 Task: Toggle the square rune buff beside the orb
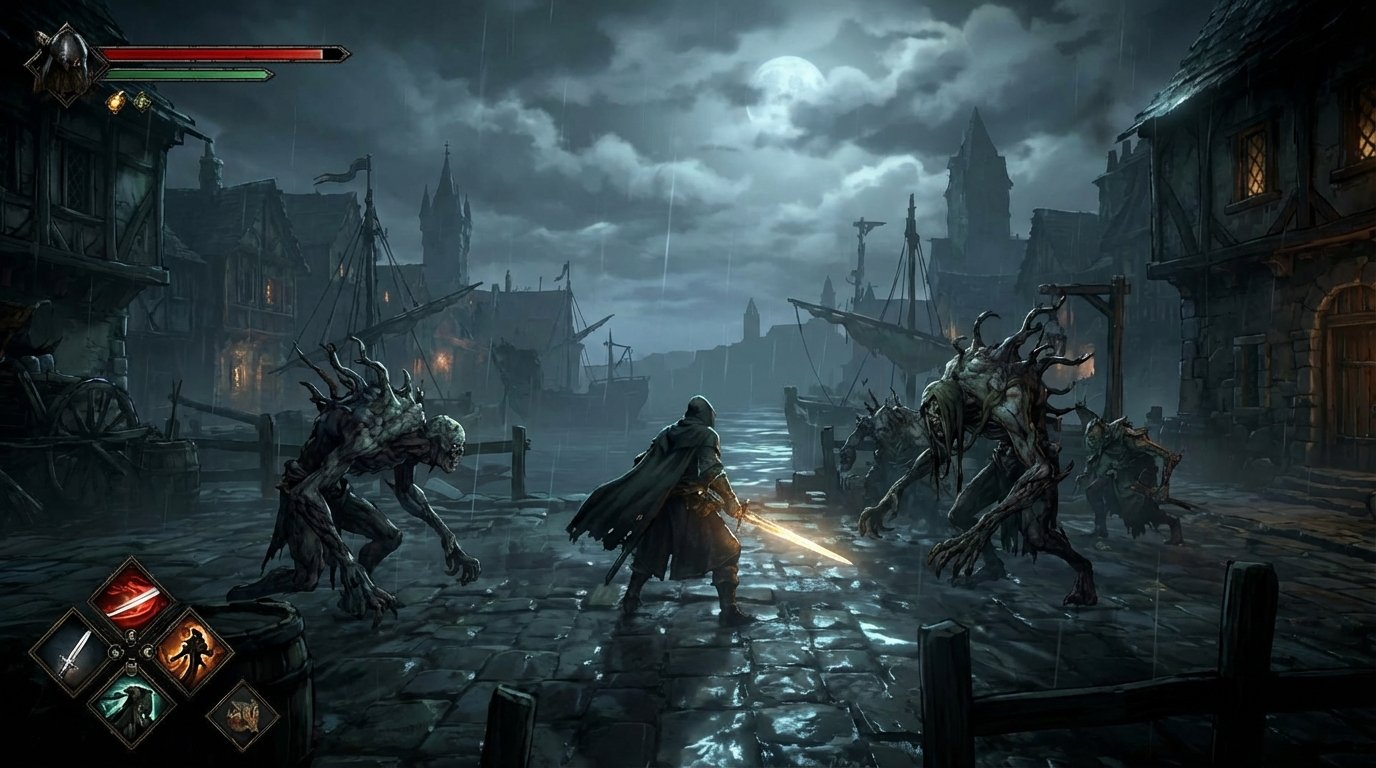coord(142,101)
